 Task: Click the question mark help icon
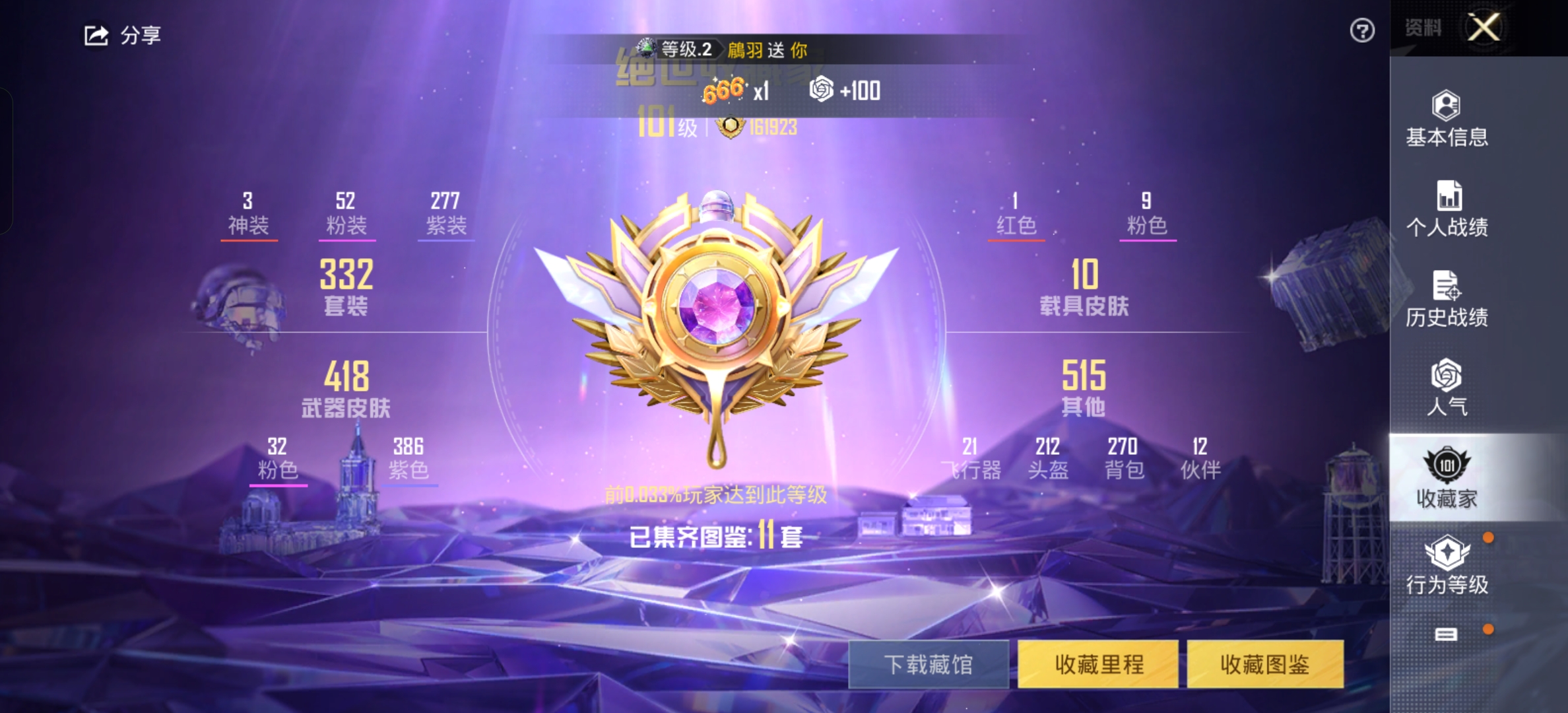coord(1362,30)
